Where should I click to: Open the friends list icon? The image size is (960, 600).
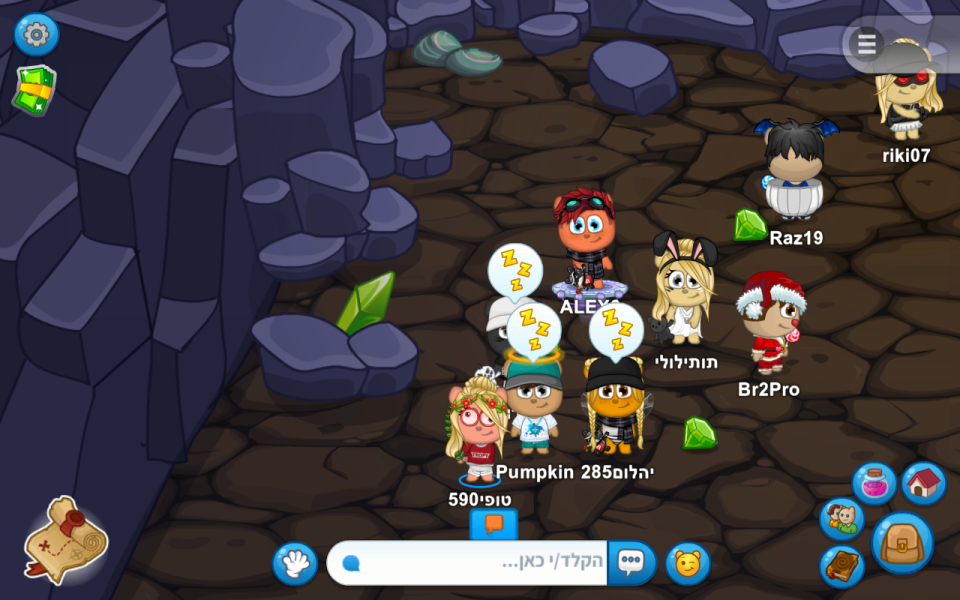(x=842, y=519)
